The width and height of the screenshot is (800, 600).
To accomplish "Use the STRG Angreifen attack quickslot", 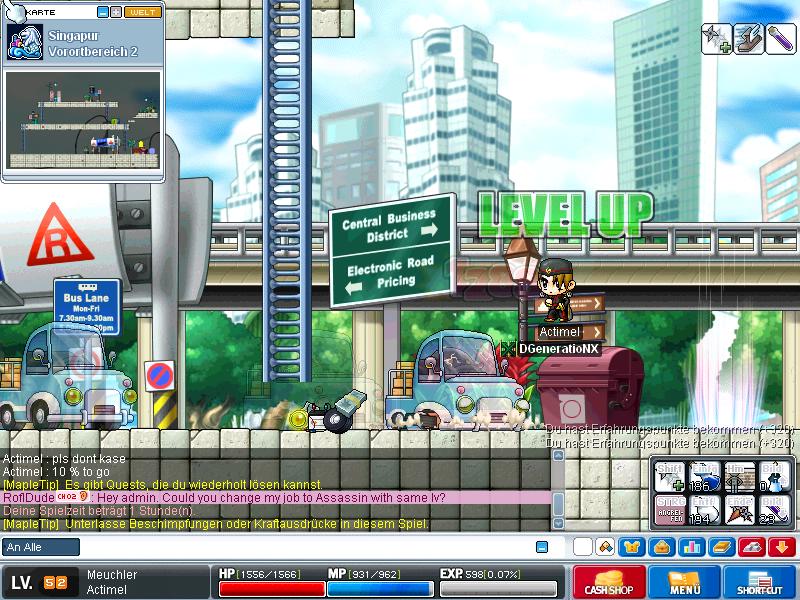I will (x=670, y=510).
